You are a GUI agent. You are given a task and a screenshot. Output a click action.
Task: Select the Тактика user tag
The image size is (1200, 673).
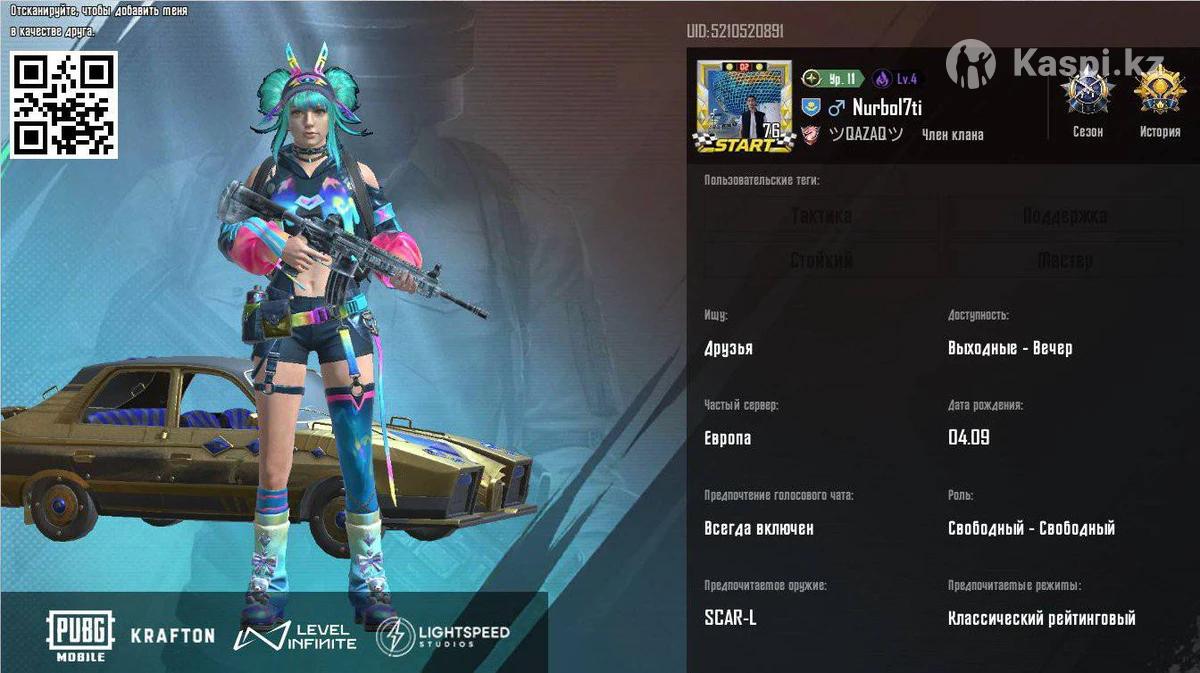[x=821, y=216]
